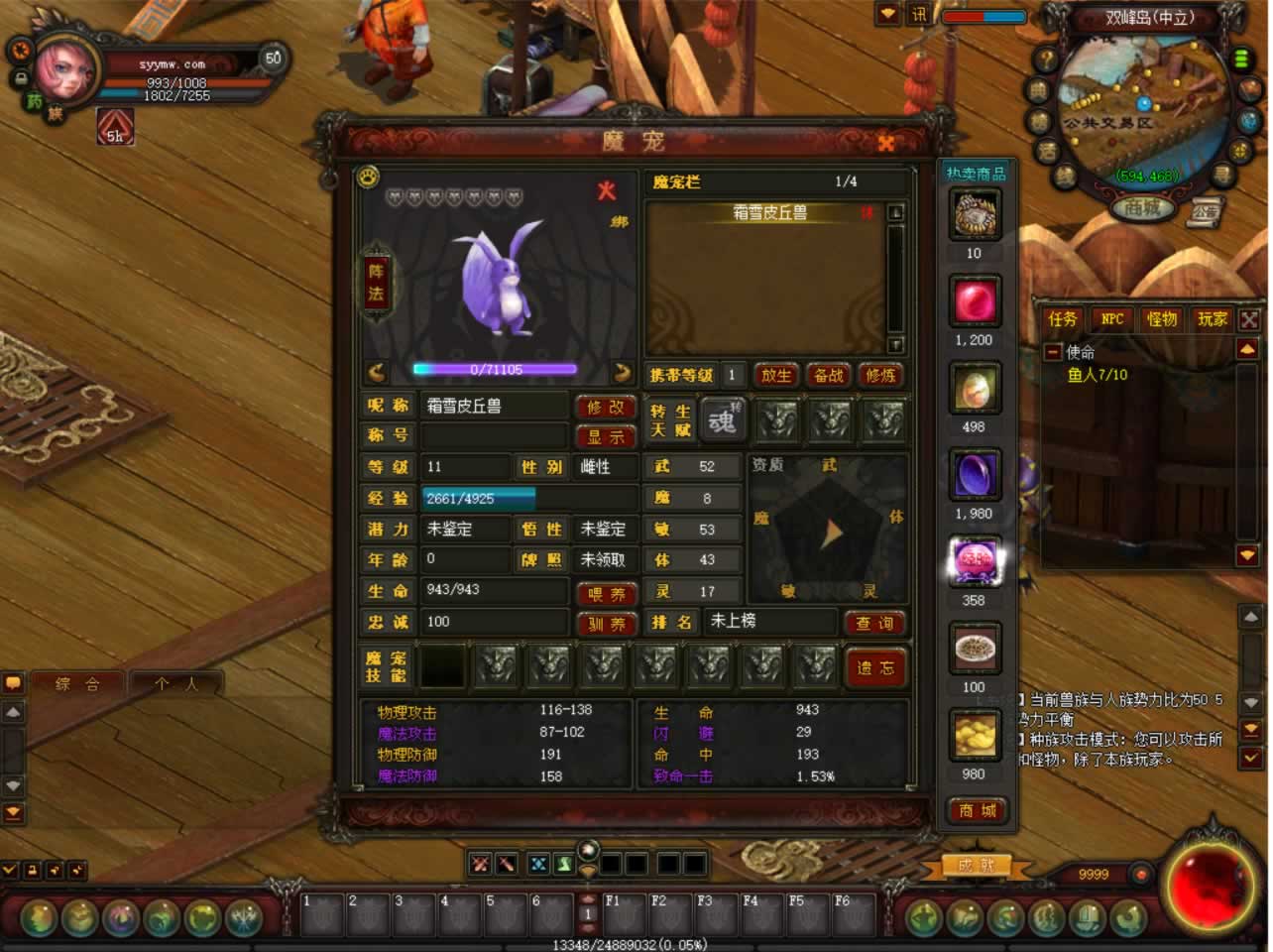Image resolution: width=1273 pixels, height=952 pixels.
Task: Show the next pet with right arrow
Action: (622, 373)
